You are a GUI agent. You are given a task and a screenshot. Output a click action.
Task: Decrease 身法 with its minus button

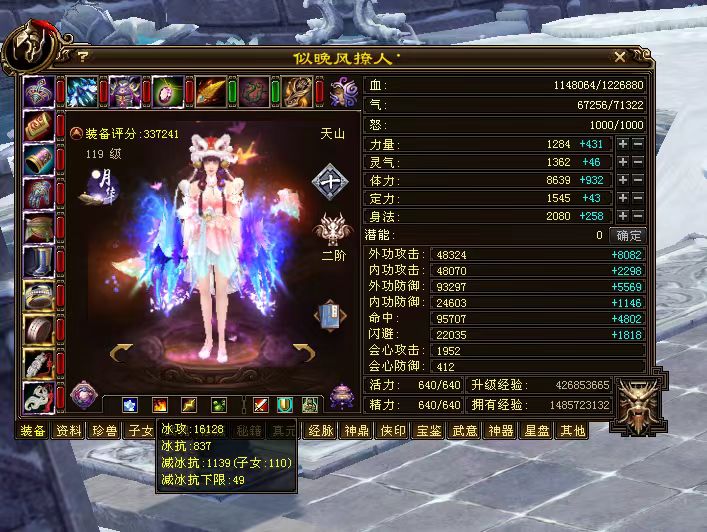[637, 217]
